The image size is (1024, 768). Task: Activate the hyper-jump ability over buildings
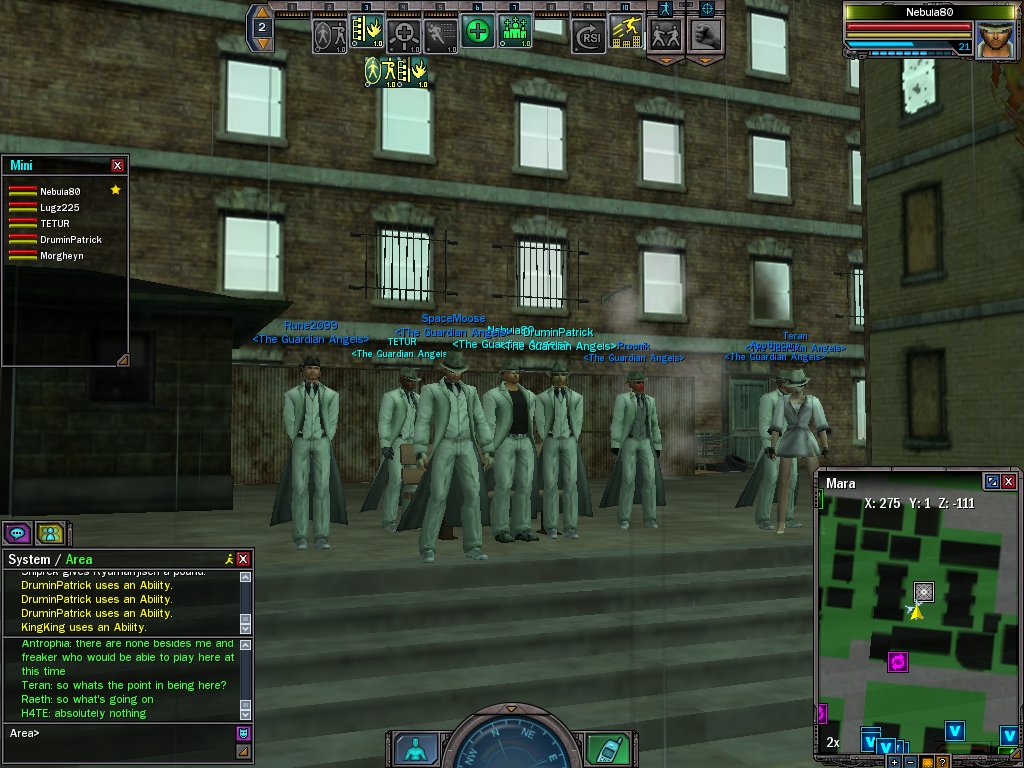pos(625,33)
